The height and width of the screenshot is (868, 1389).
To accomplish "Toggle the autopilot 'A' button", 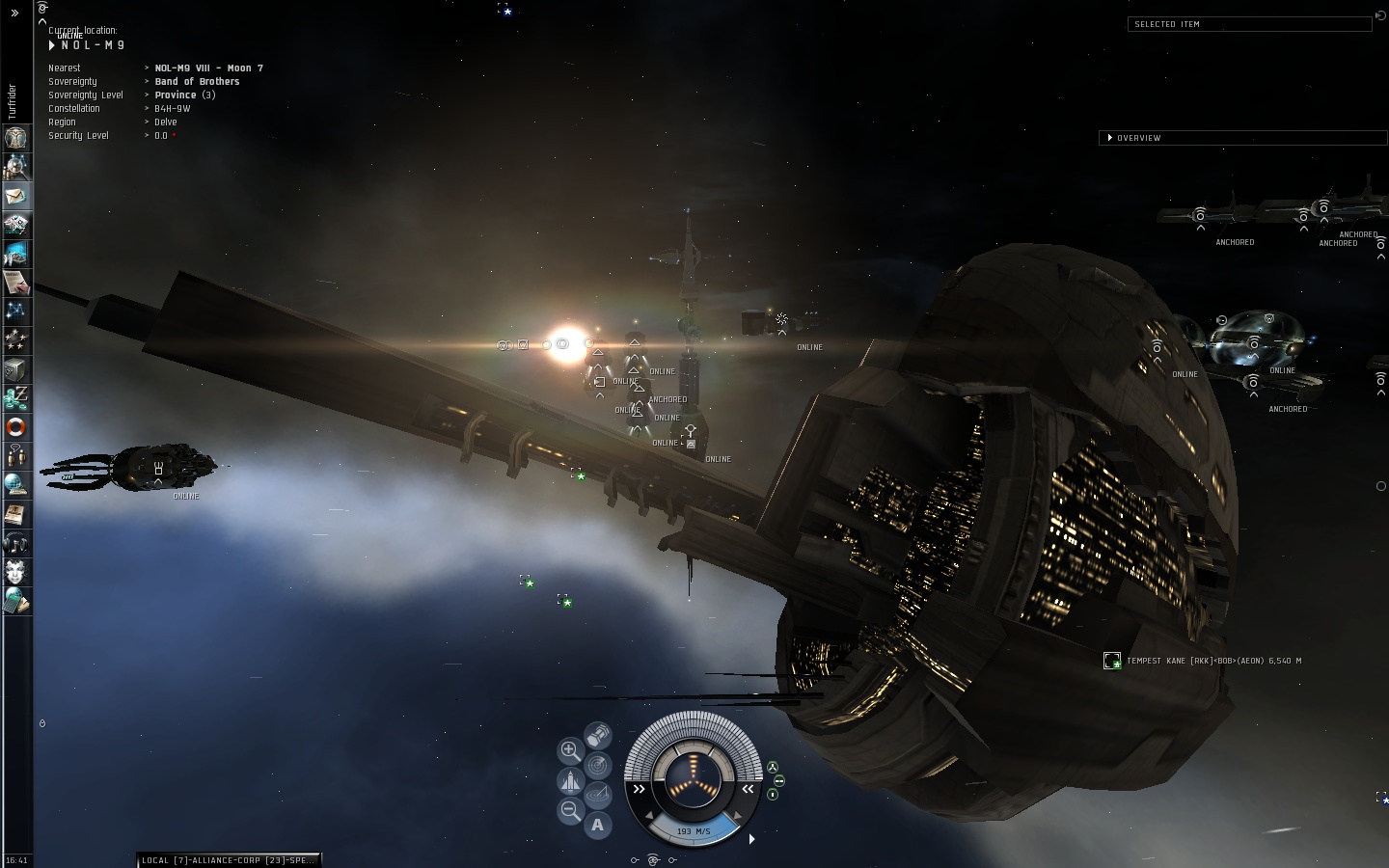I will pos(598,825).
